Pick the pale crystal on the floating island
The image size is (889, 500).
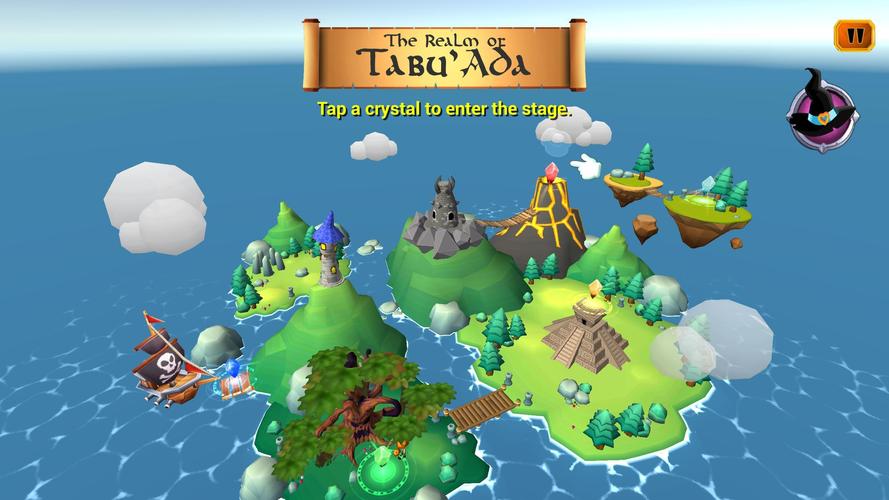tap(708, 183)
